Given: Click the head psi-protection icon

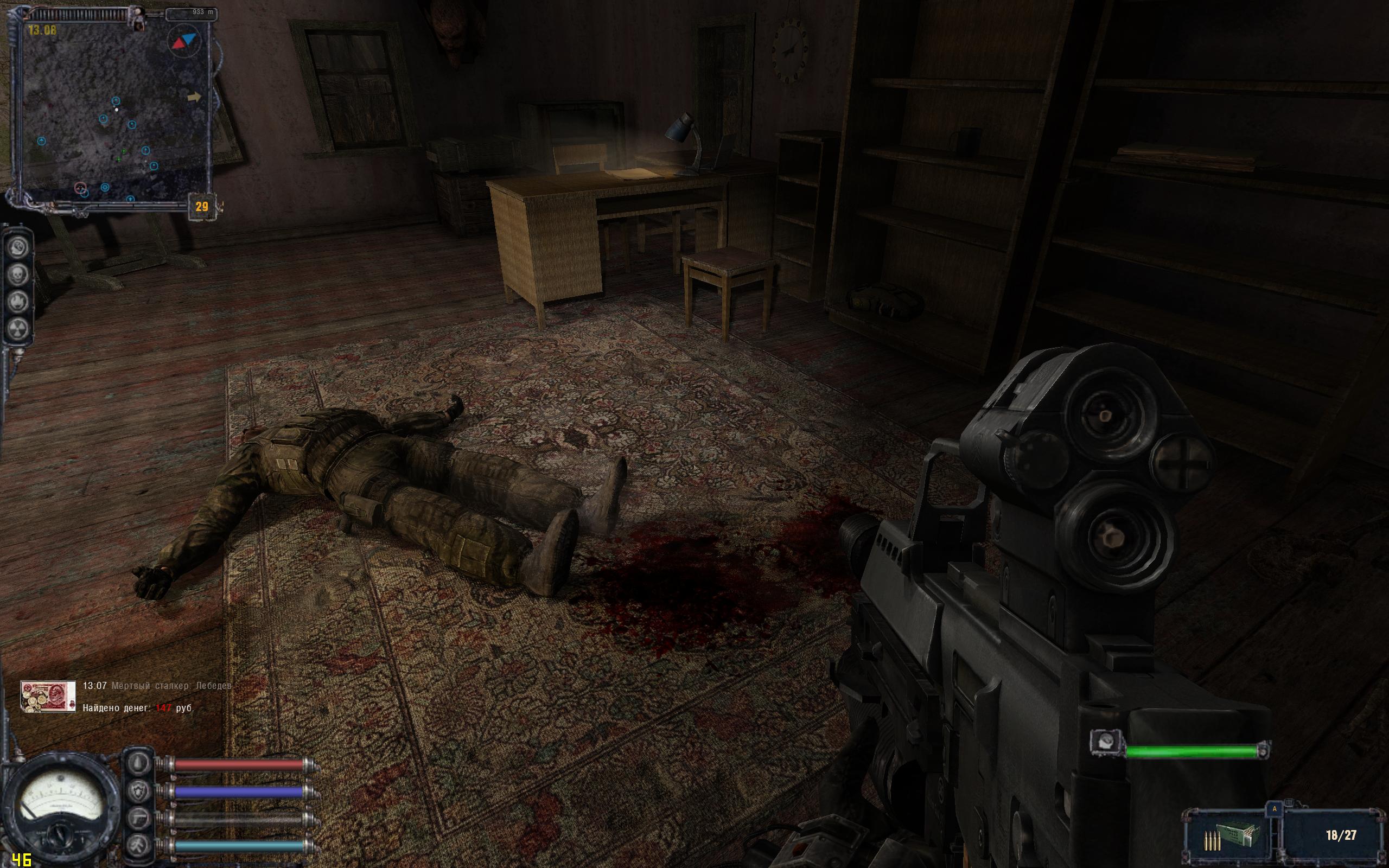Looking at the screenshot, I should (x=18, y=248).
